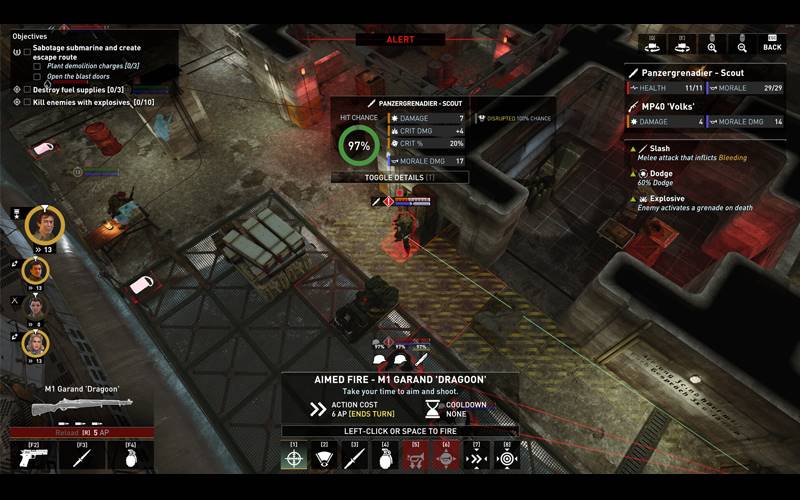800x500 pixels.
Task: Zoom out with the magnifier minus button
Action: (x=742, y=44)
